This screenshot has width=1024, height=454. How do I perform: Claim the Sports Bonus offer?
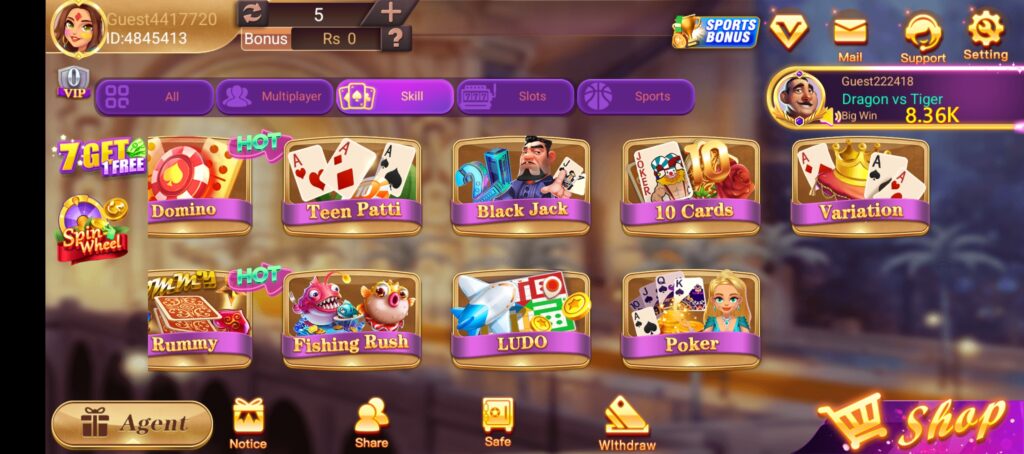[716, 31]
